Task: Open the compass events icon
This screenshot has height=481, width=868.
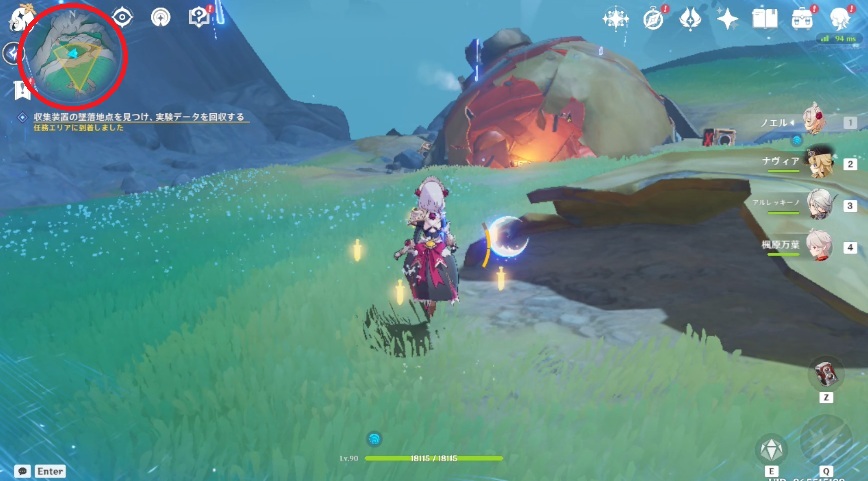Action: tap(653, 18)
